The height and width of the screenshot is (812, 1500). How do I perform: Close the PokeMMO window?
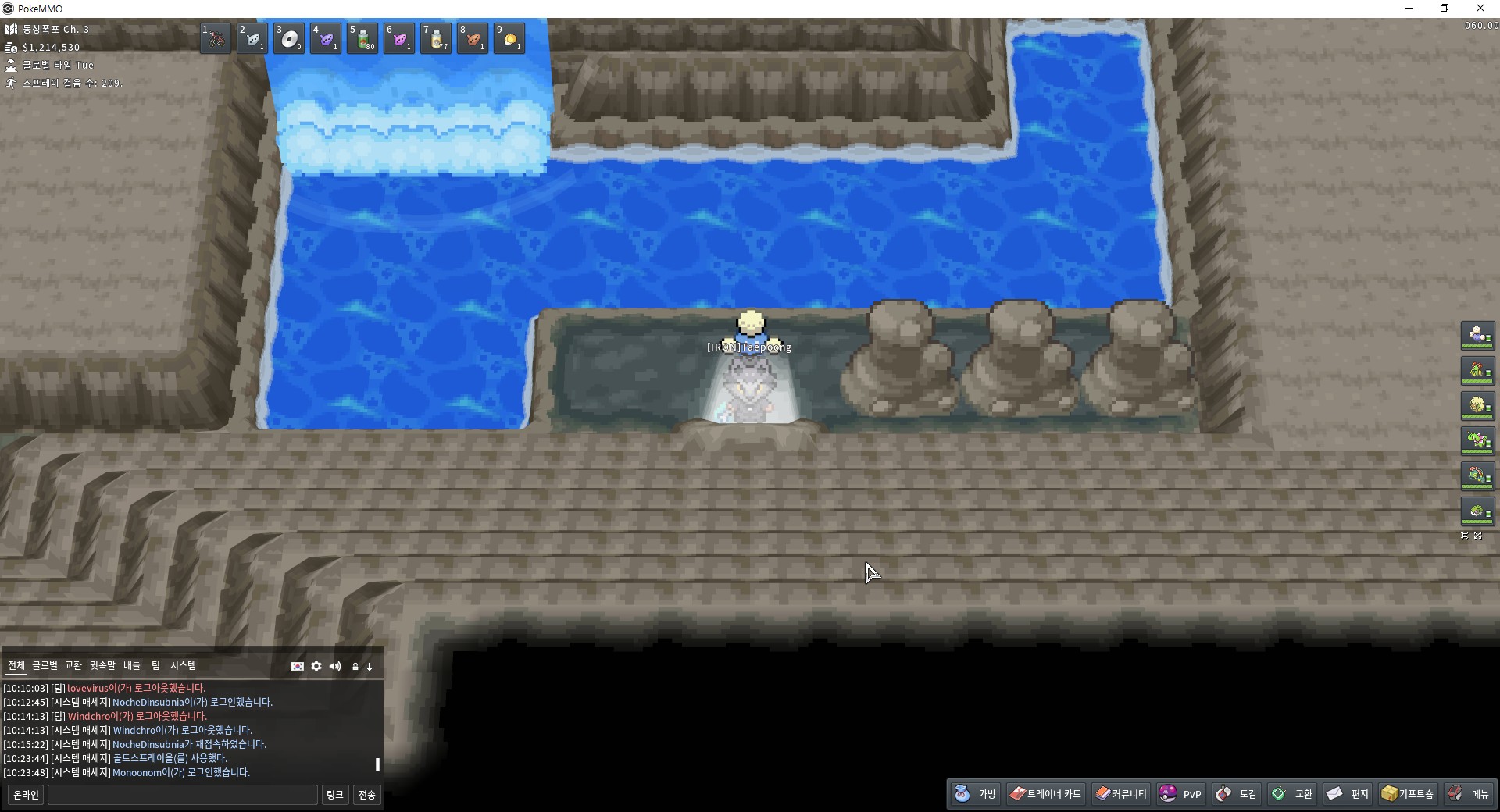point(1480,9)
